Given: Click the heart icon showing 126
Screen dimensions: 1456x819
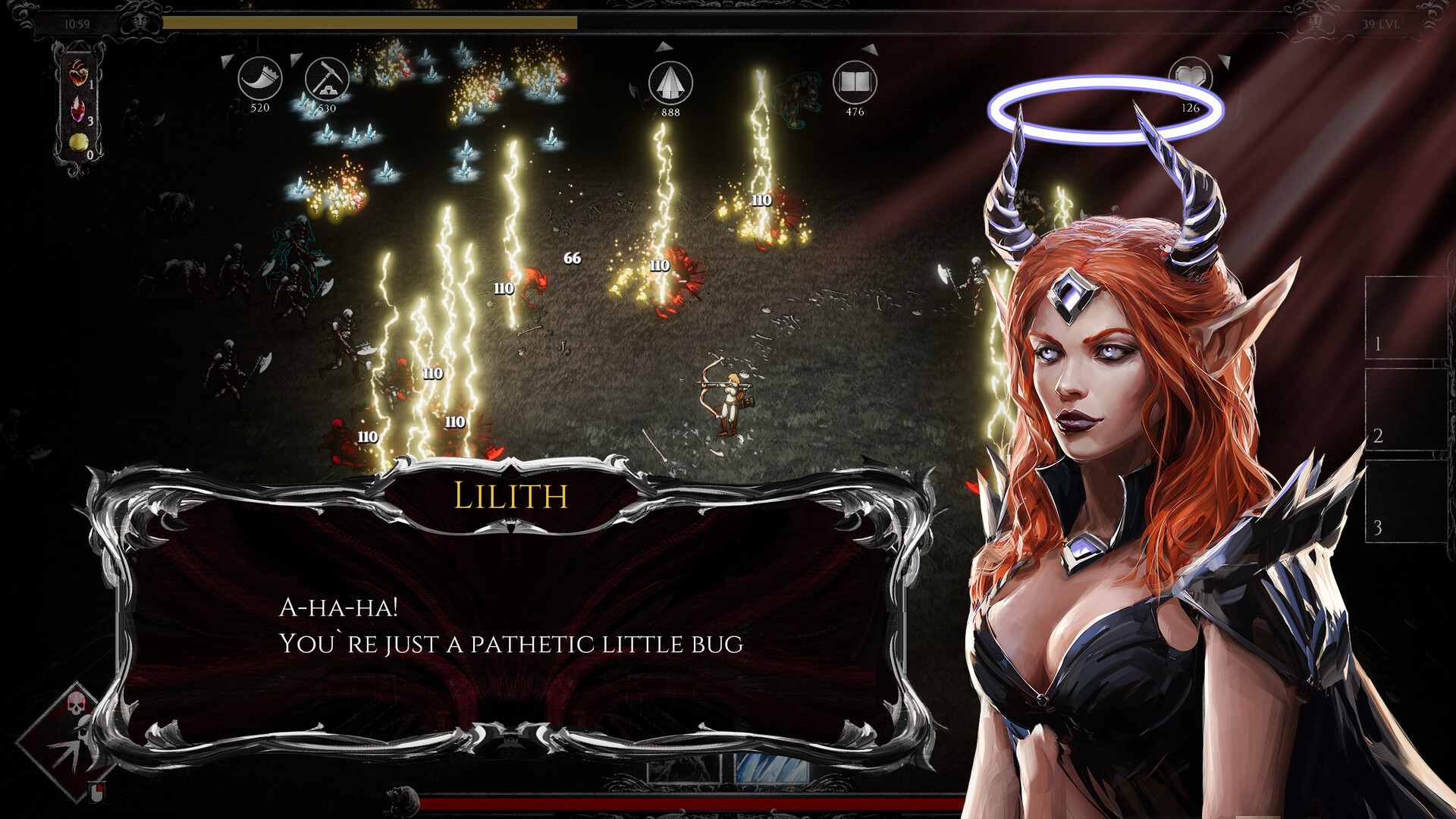Looking at the screenshot, I should pos(1190,78).
